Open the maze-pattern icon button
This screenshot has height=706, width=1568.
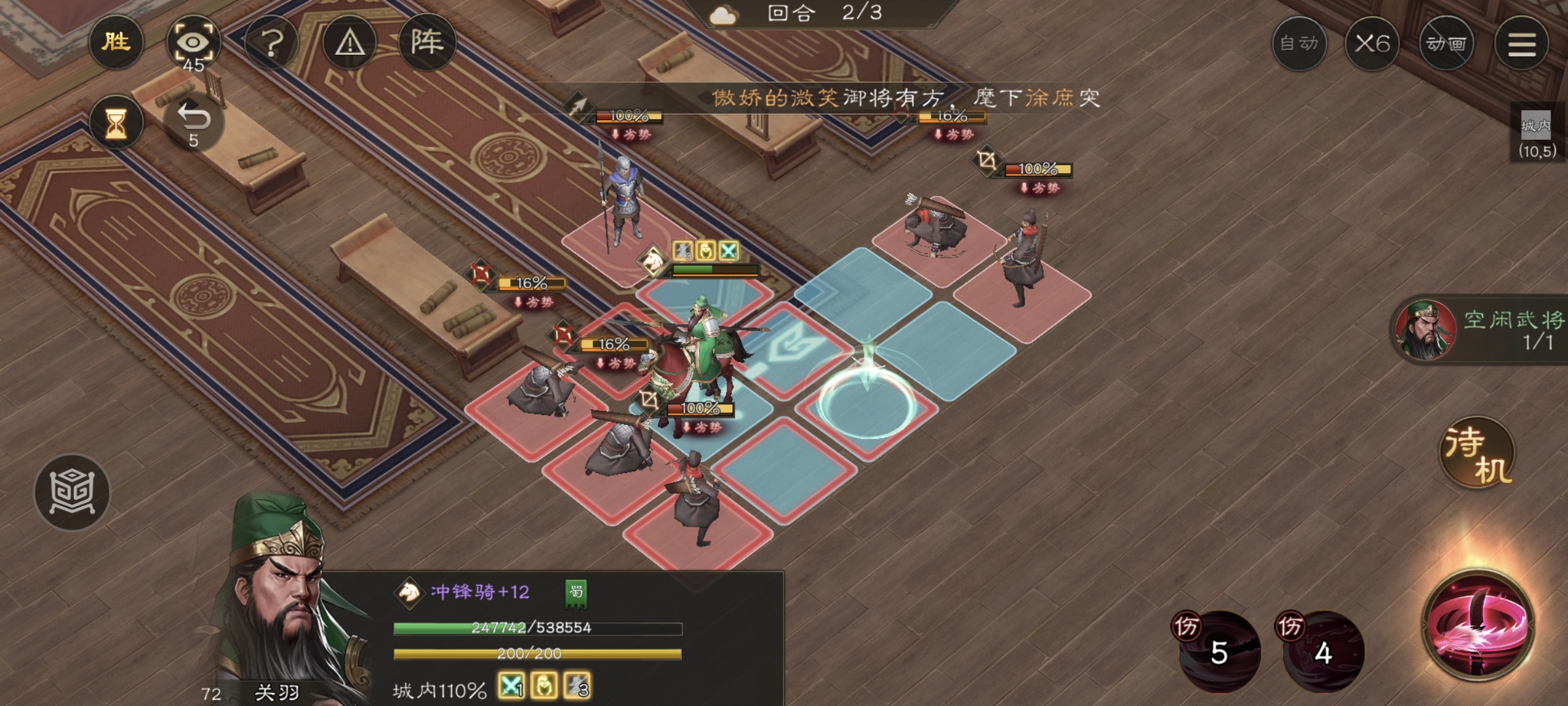[72, 492]
